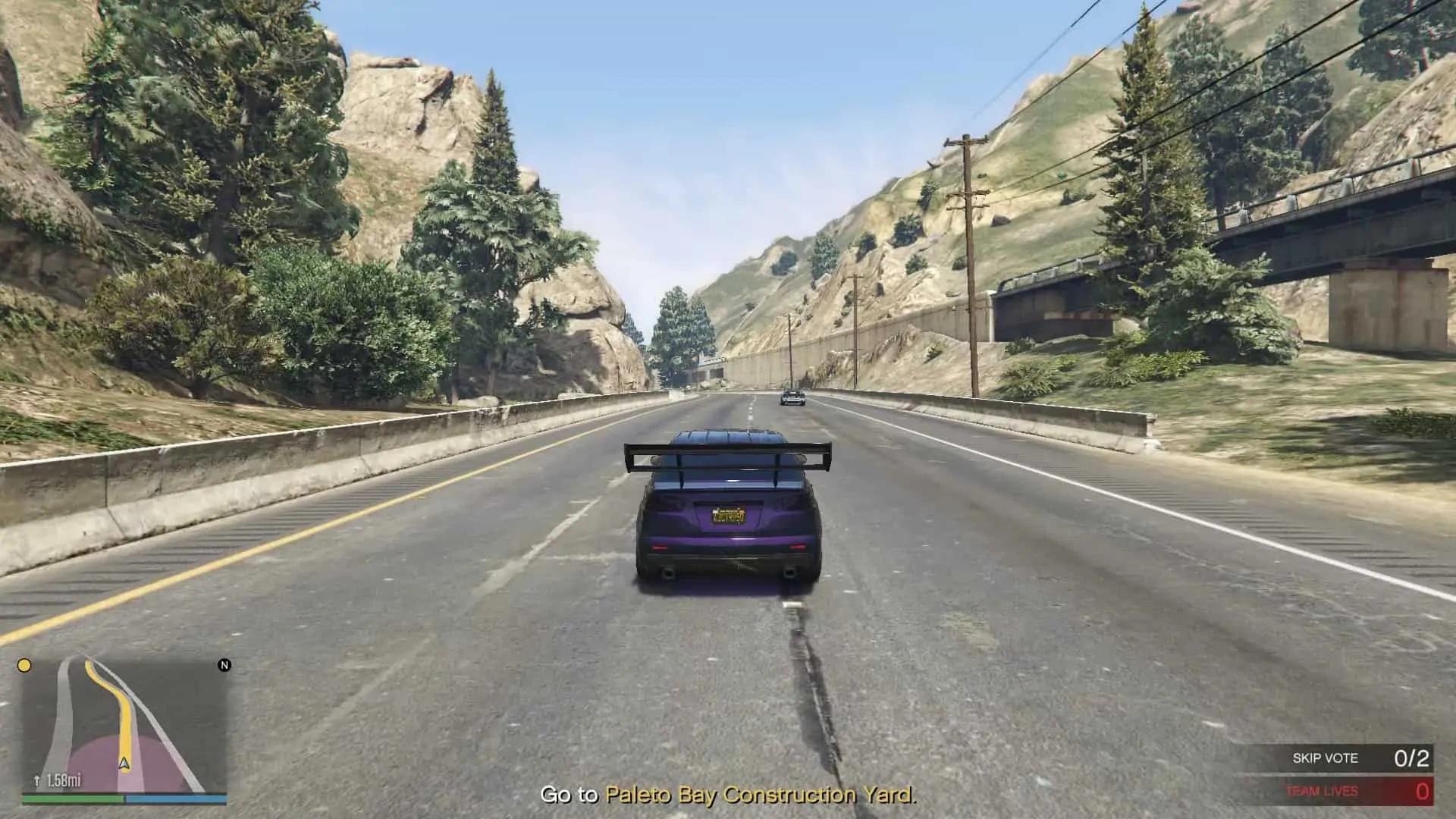Screen dimensions: 1456x819
Task: Select the yellow objective blip on minimap
Action: [24, 666]
